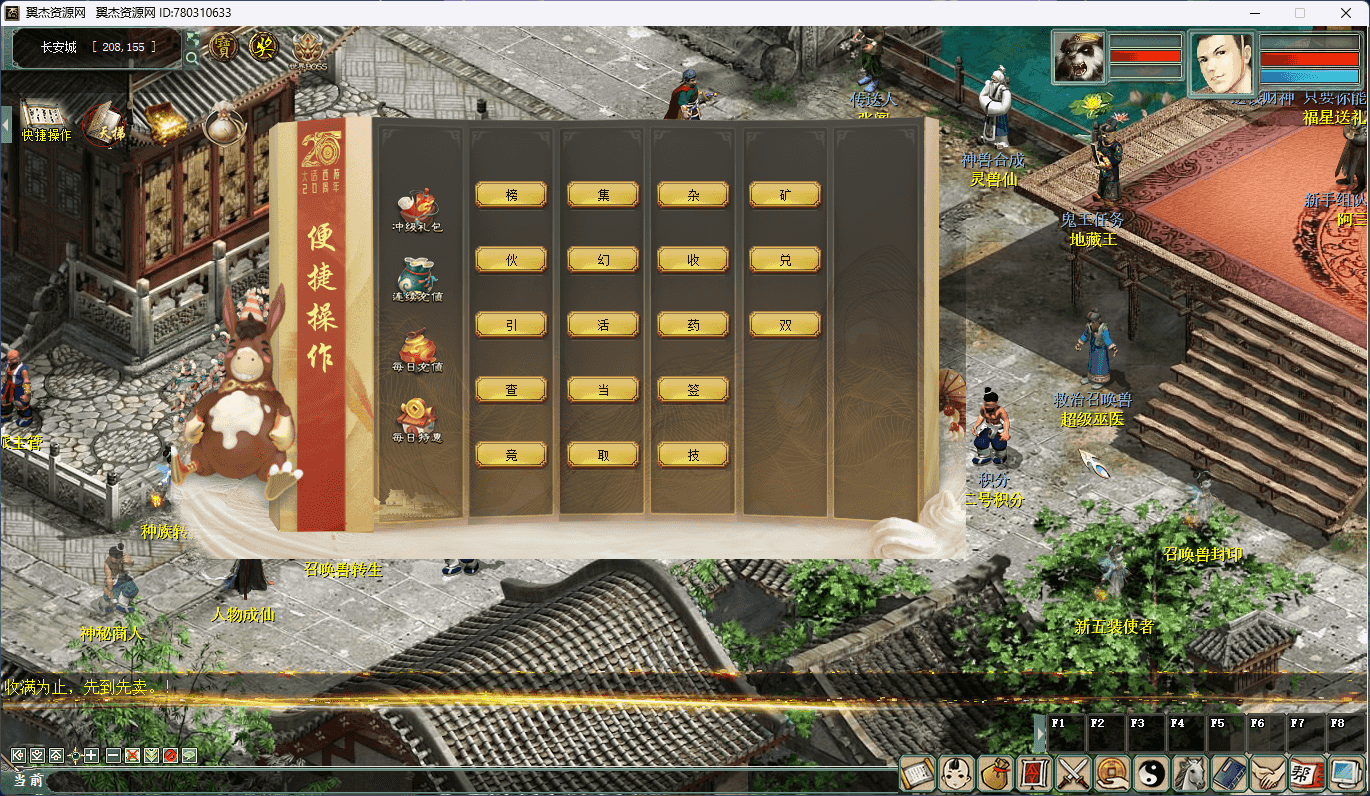Open the 每日充值 daily recharge icon
1370x796 pixels.
pos(417,349)
